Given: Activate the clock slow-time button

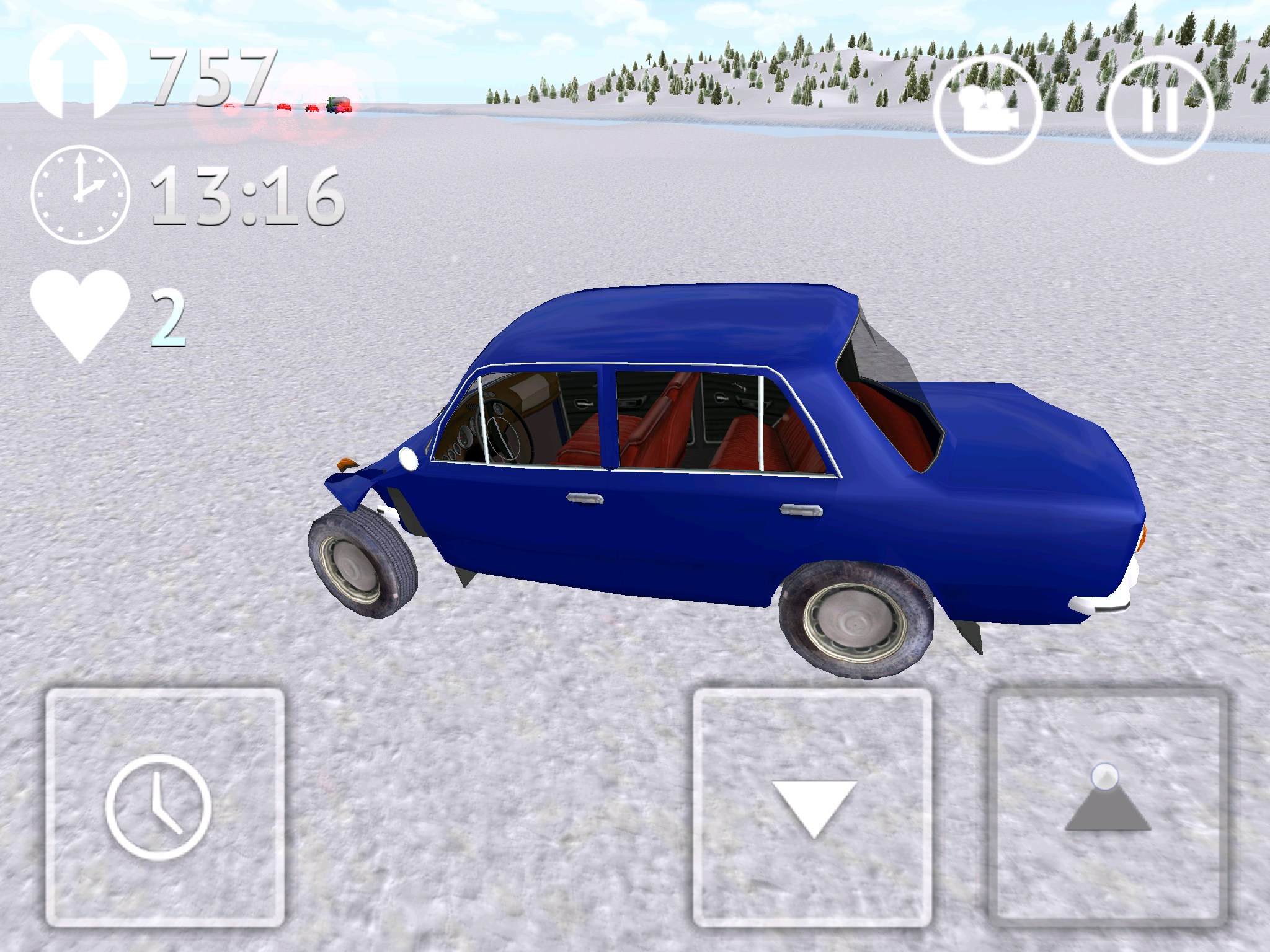Looking at the screenshot, I should [164, 808].
